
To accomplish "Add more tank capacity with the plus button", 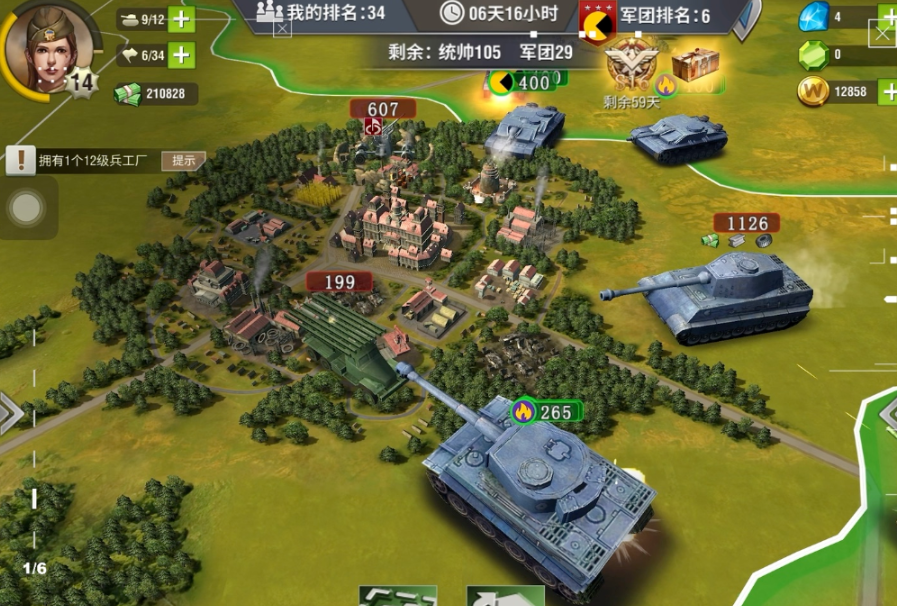I will point(181,19).
